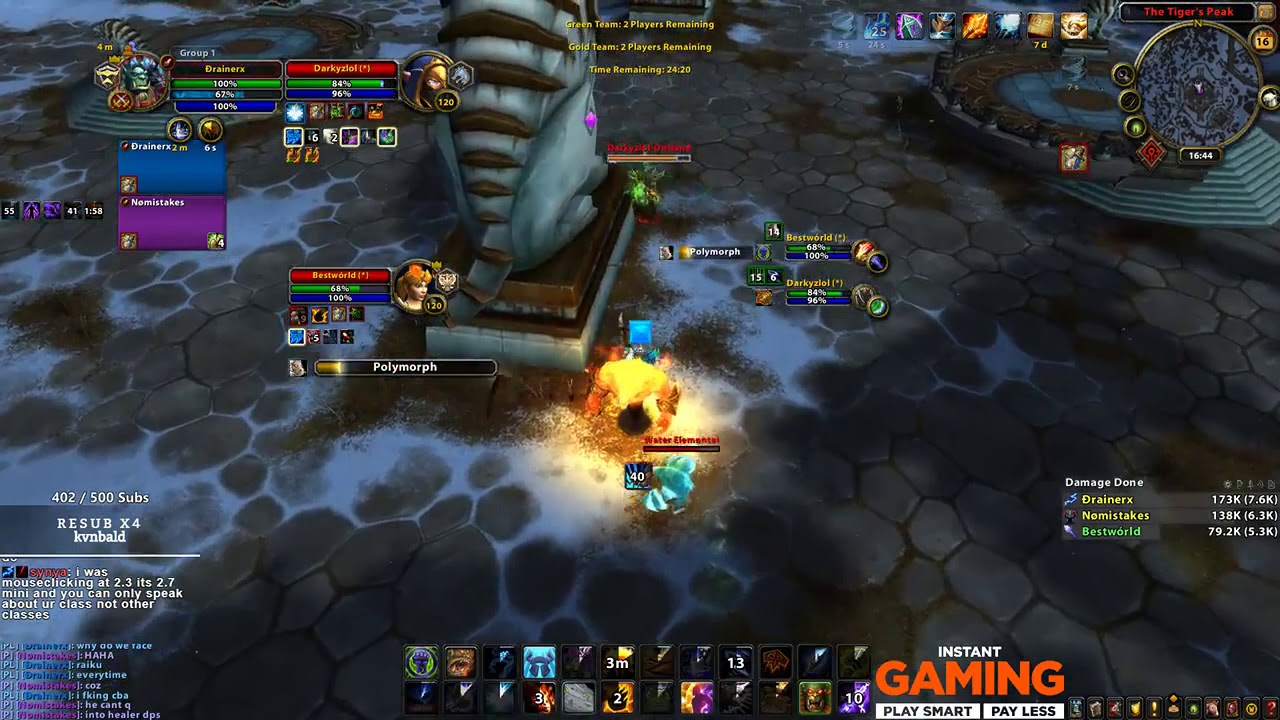Click the green fist macro icon on action bar
This screenshot has width=1280, height=720.
420,660
